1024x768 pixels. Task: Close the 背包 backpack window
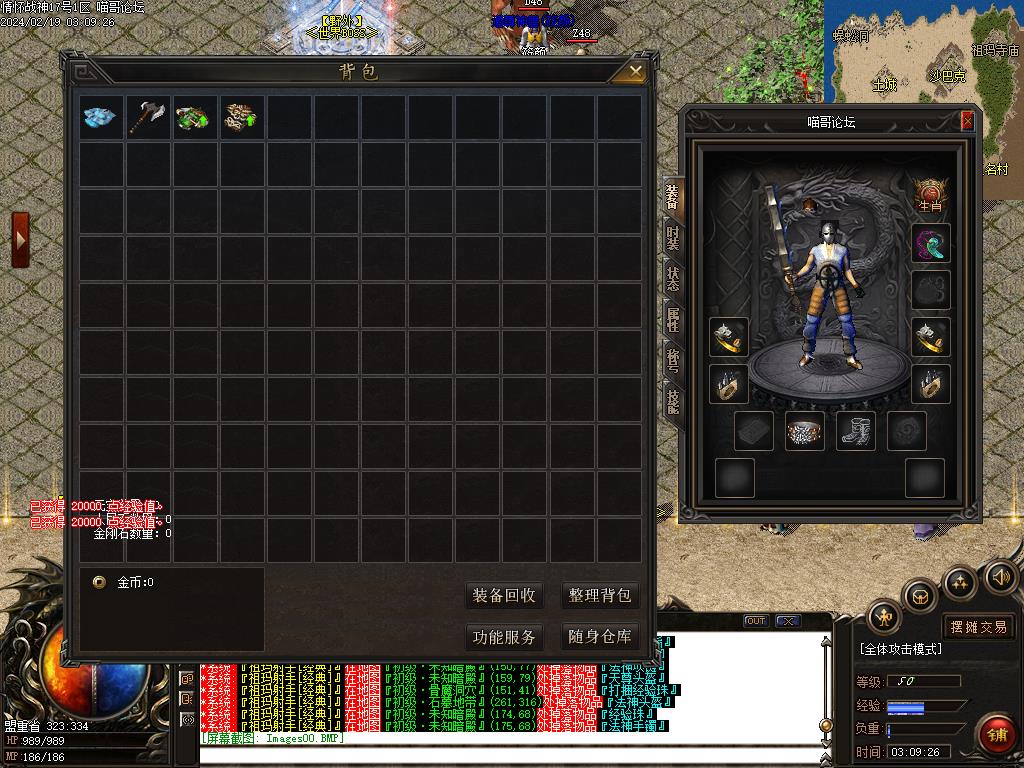pos(636,71)
